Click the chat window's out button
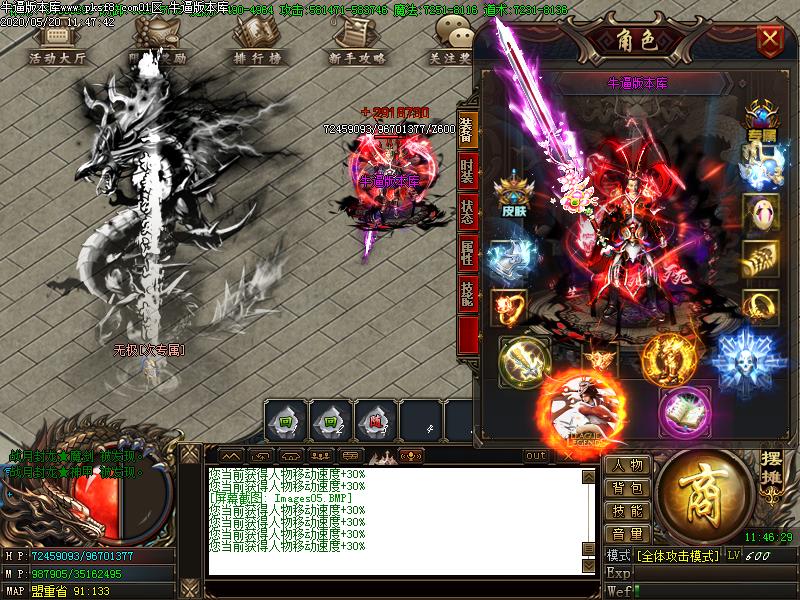Viewport: 800px width, 600px height. pyautogui.click(x=537, y=456)
